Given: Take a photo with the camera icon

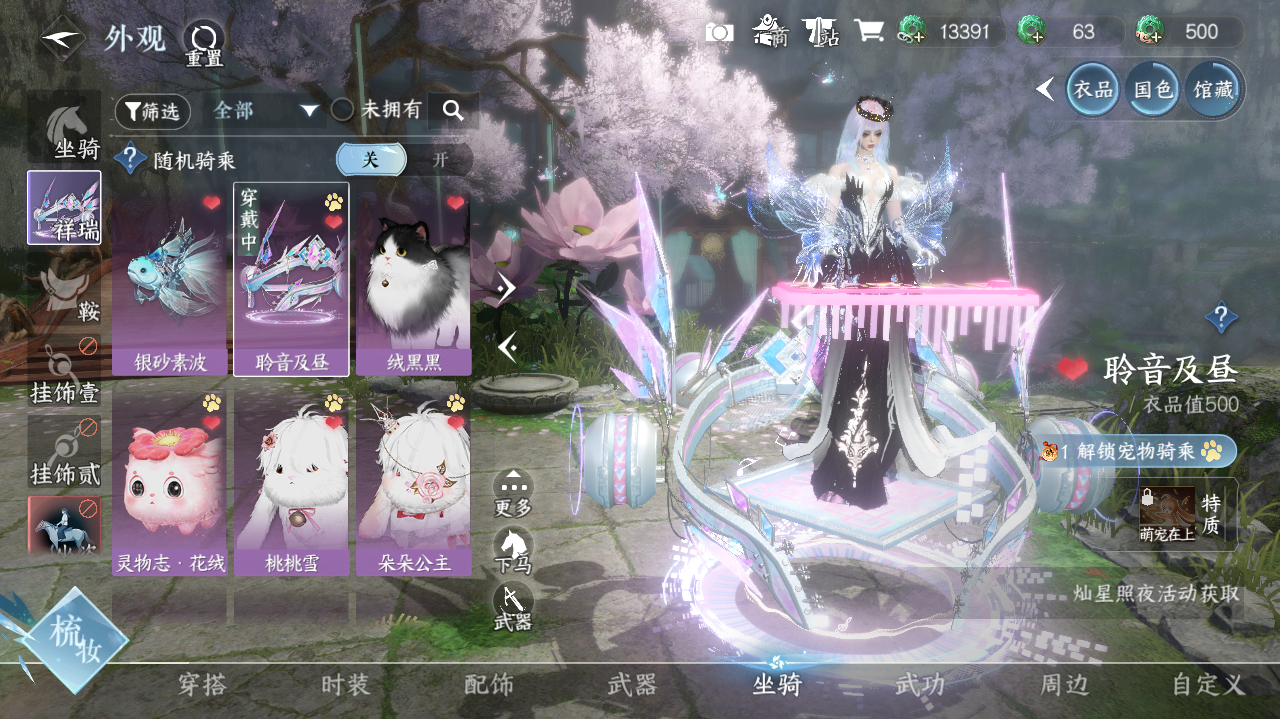Looking at the screenshot, I should (719, 32).
